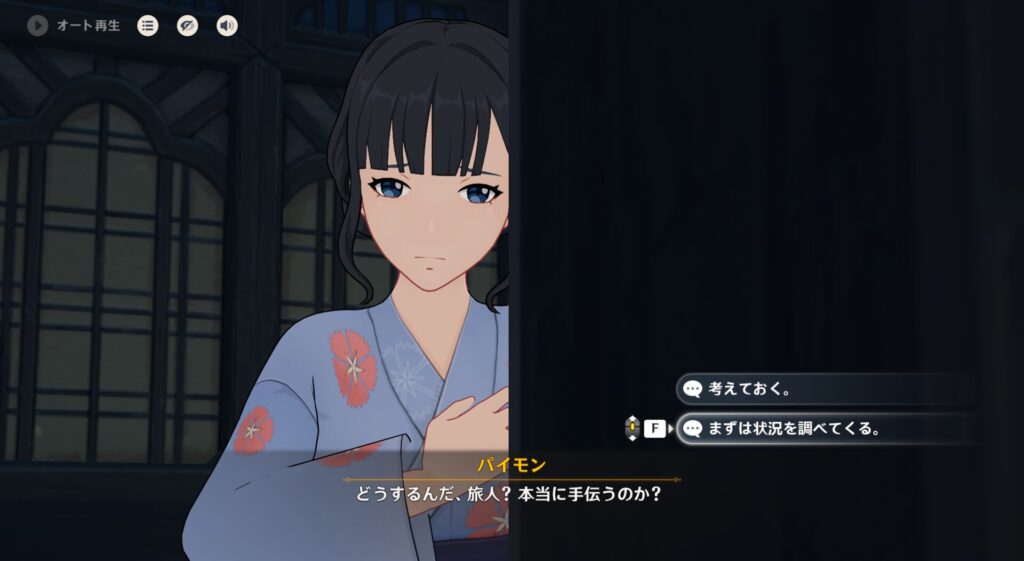Viewport: 1024px width, 561px height.
Task: Toggle the オート再生 auto-play button
Action: (x=39, y=25)
